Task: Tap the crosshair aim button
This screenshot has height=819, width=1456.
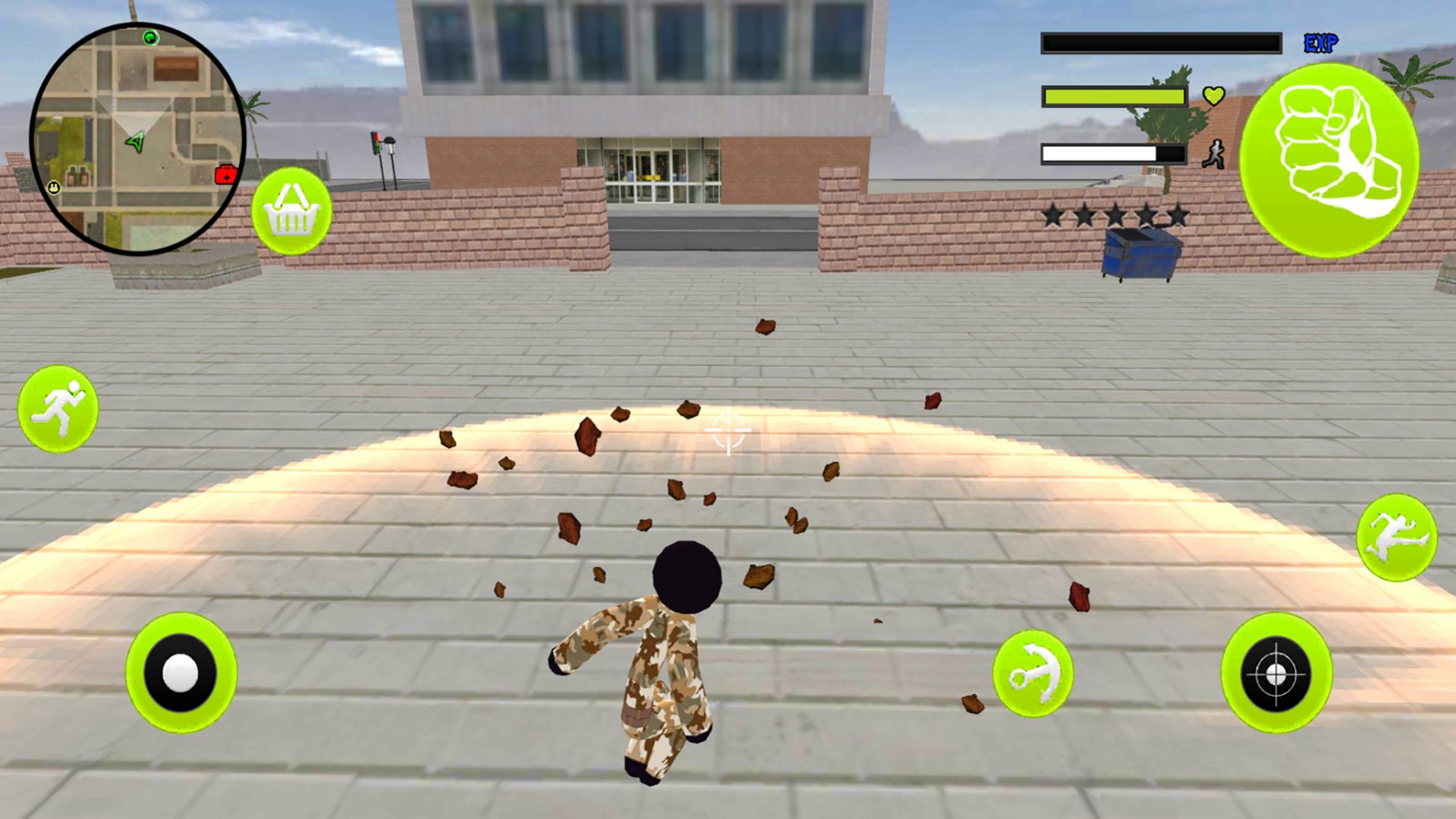Action: 1276,673
